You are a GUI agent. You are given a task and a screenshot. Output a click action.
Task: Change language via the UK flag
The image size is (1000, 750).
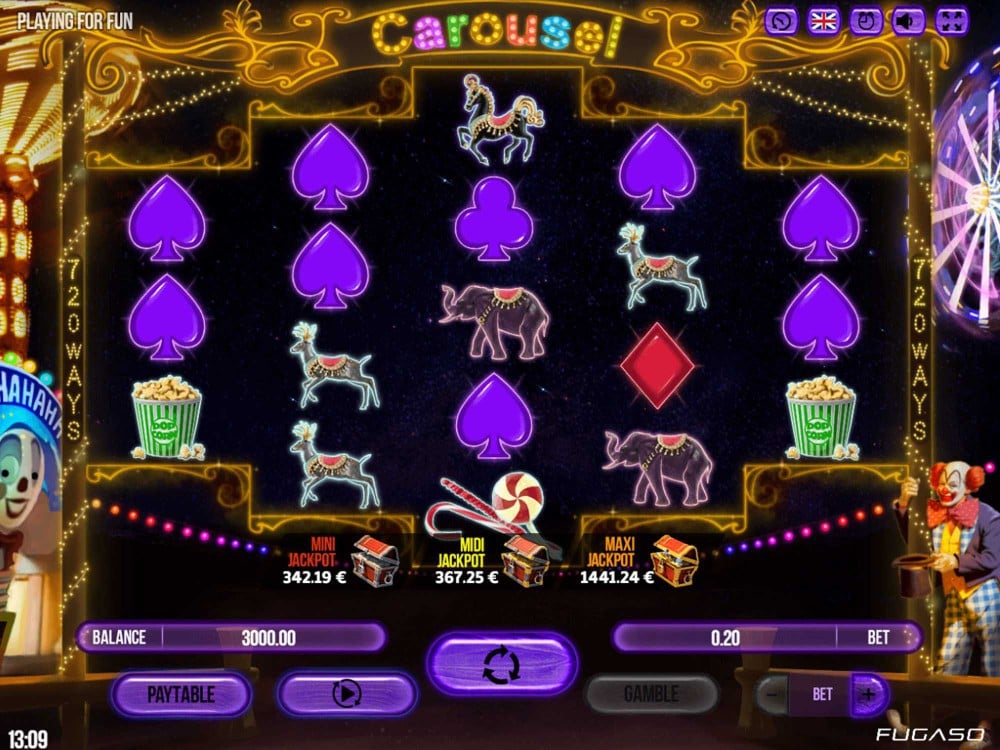823,21
